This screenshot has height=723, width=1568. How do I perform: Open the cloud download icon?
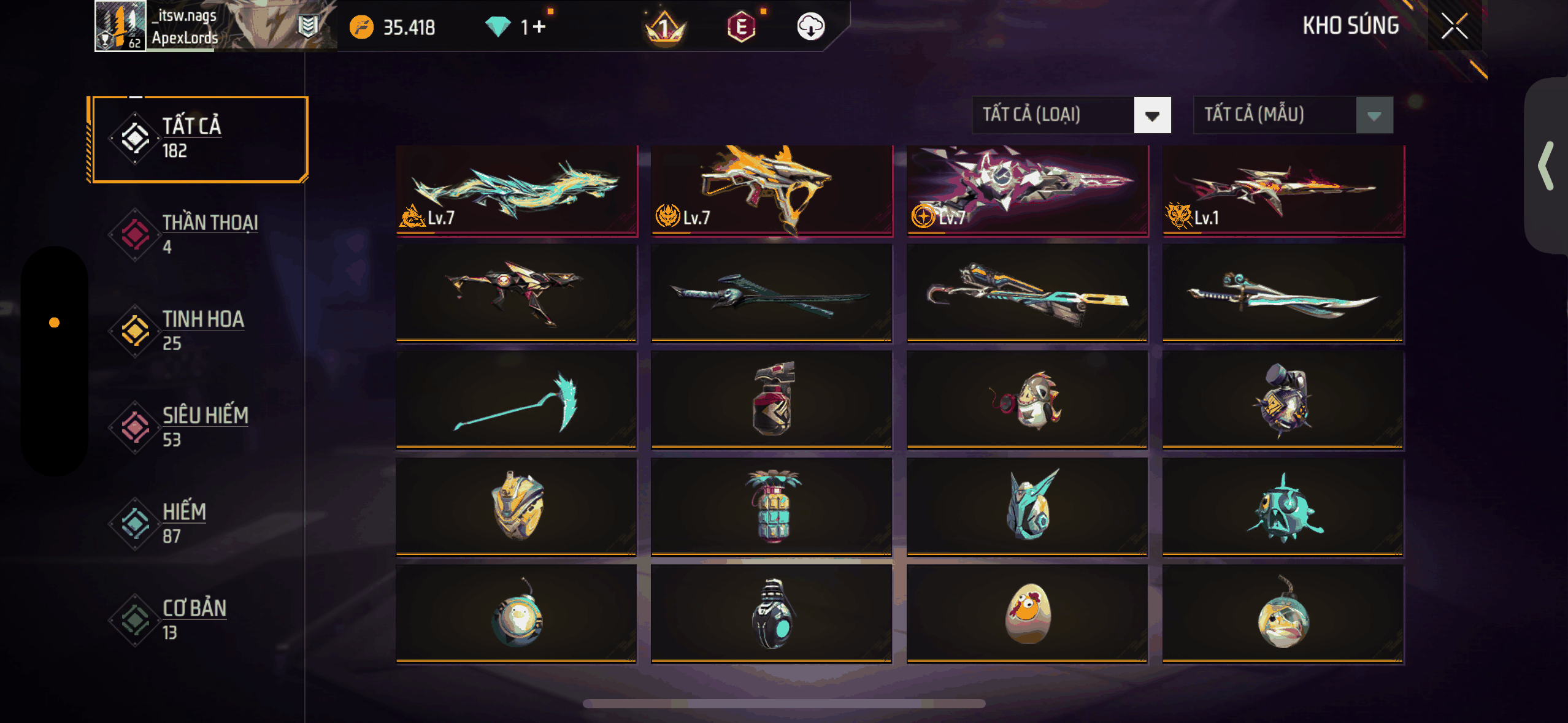810,27
